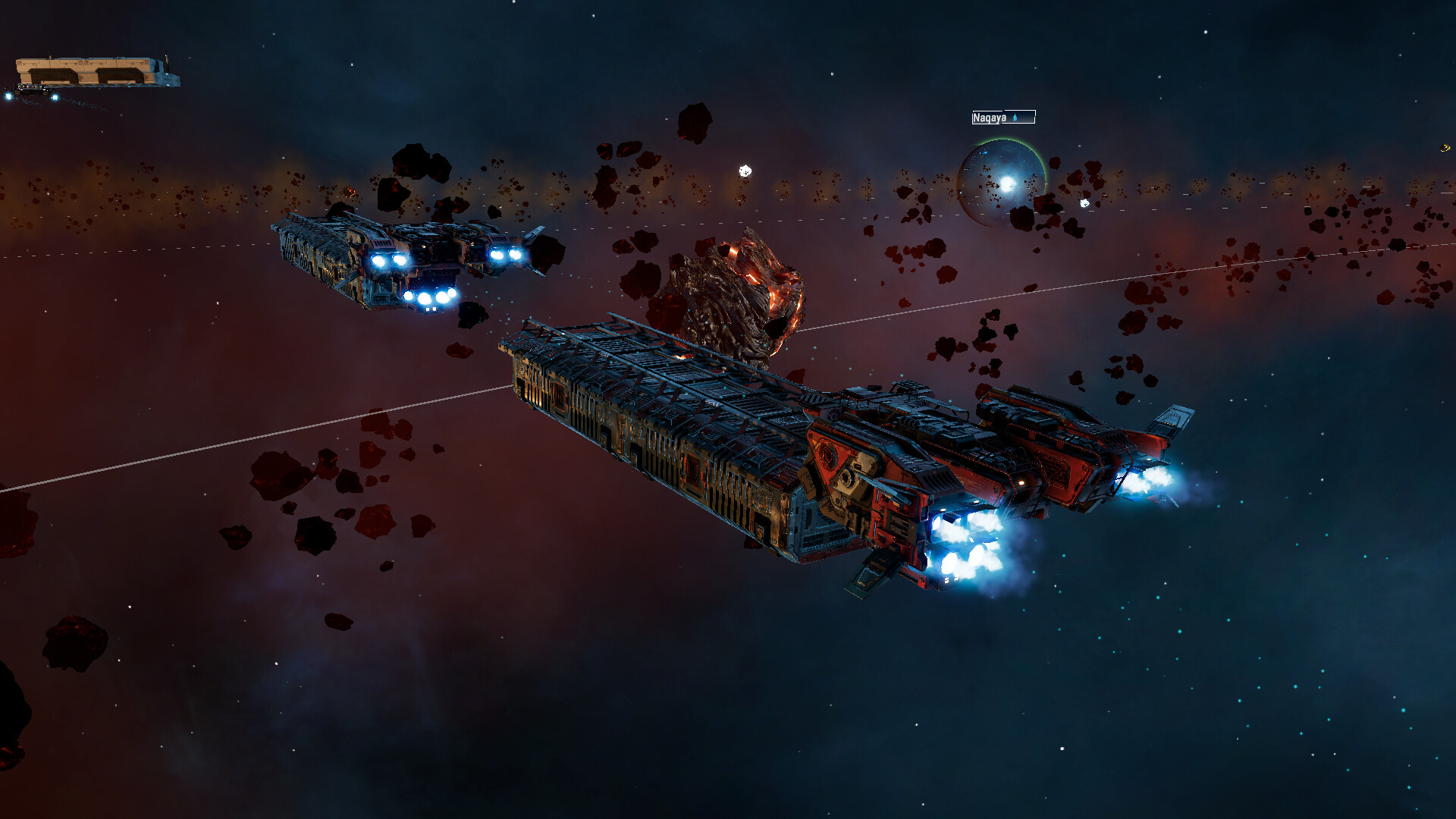The height and width of the screenshot is (819, 1456).
Task: Select the space station in the top-left corner
Action: tap(91, 68)
